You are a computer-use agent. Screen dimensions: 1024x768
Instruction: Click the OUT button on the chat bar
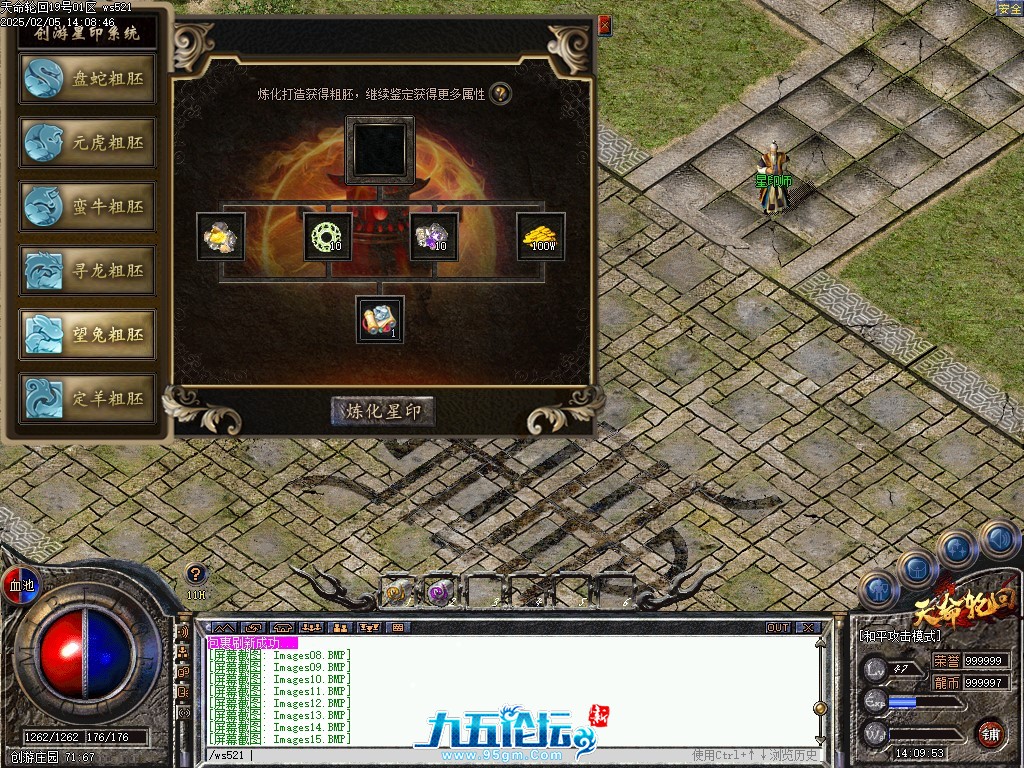pos(778,628)
